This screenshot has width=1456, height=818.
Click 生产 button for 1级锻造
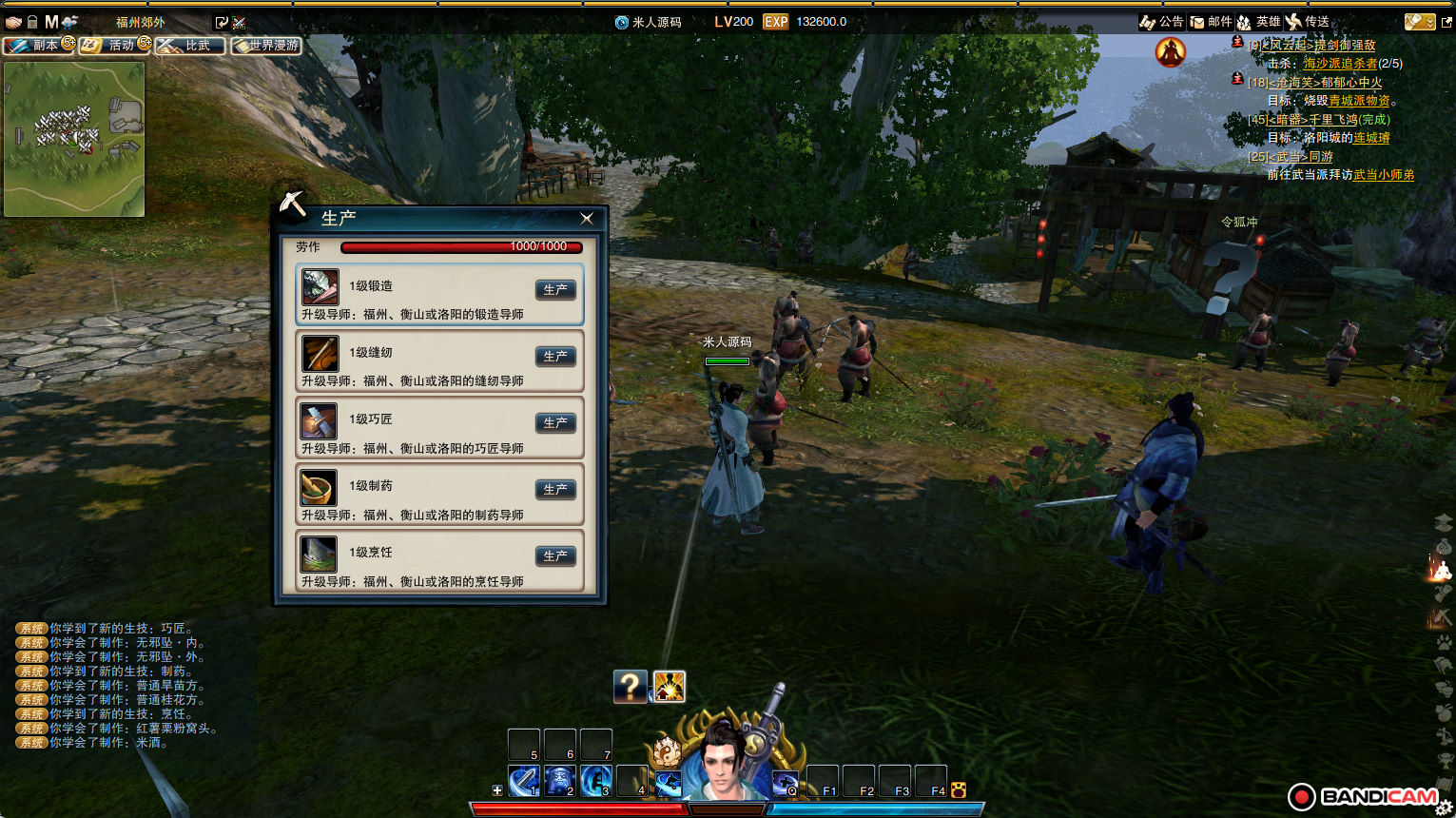click(x=555, y=289)
